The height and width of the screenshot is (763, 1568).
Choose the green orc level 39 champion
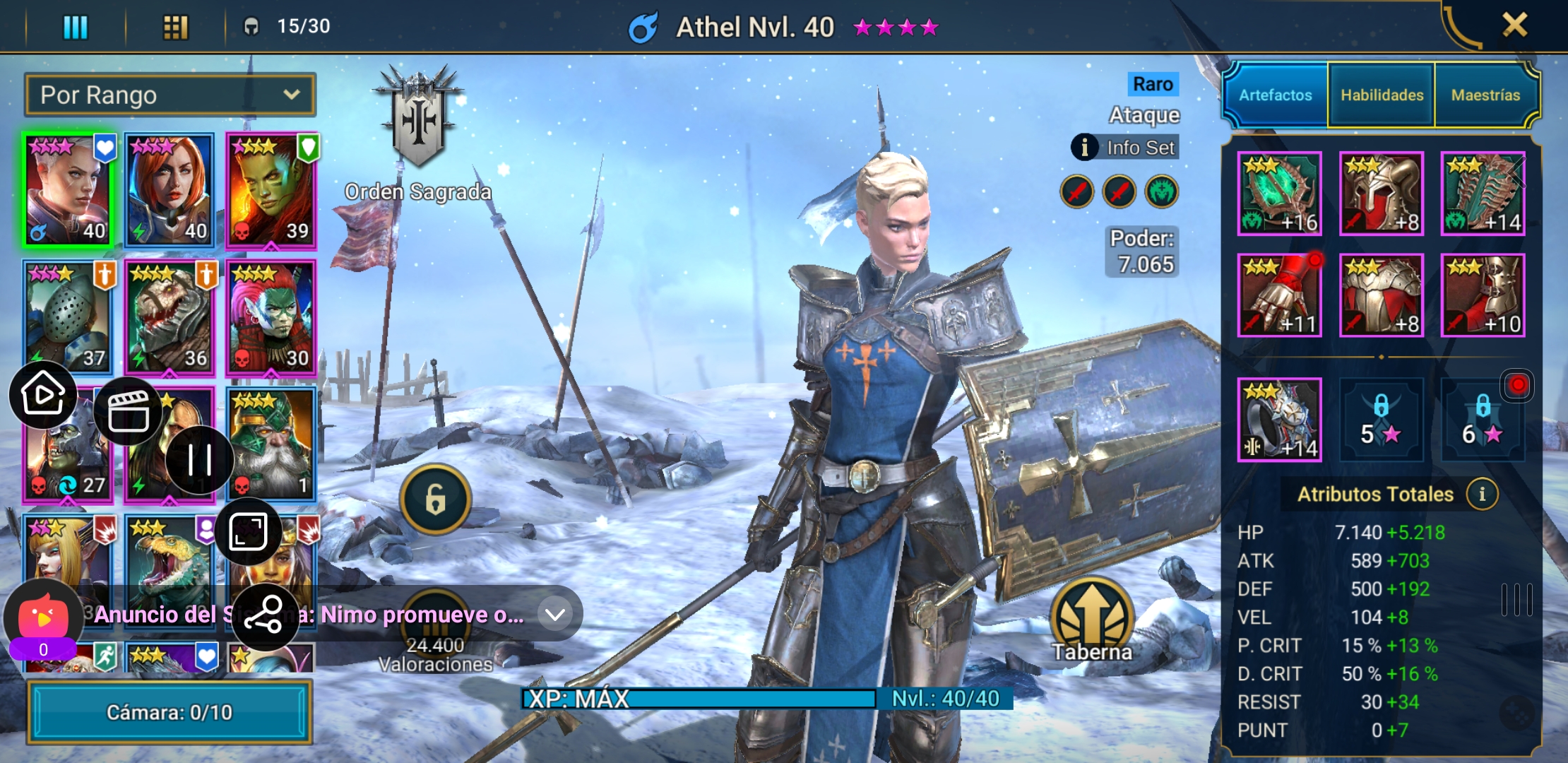(271, 190)
